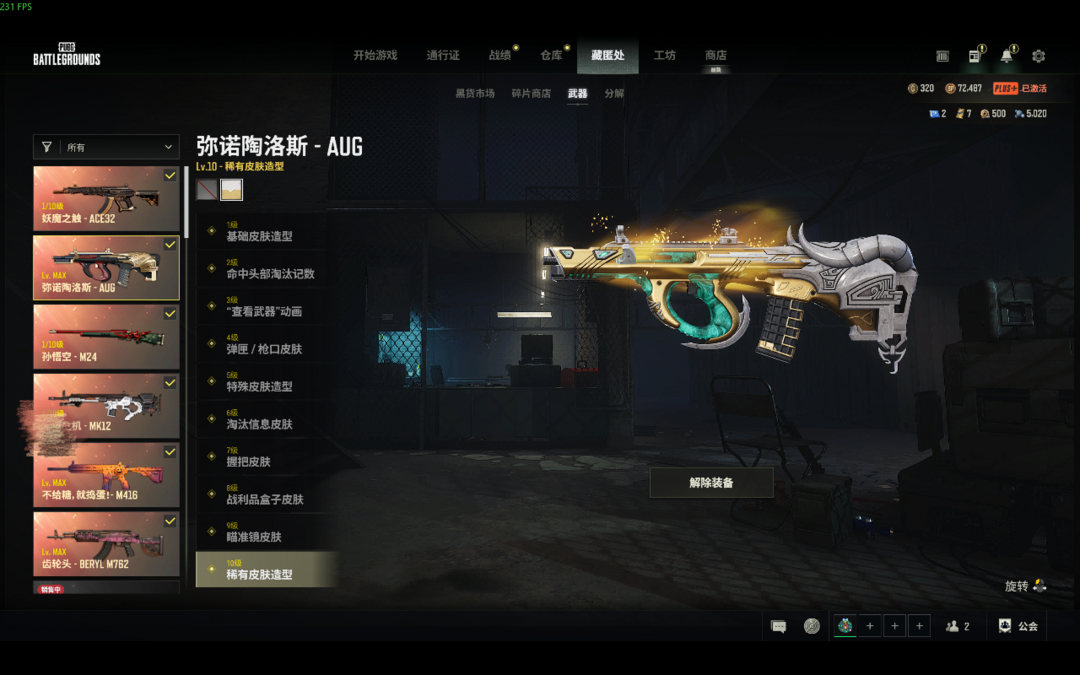Pick the 齿轮头 Beryl M762 skin
This screenshot has width=1080, height=675.
(x=106, y=545)
